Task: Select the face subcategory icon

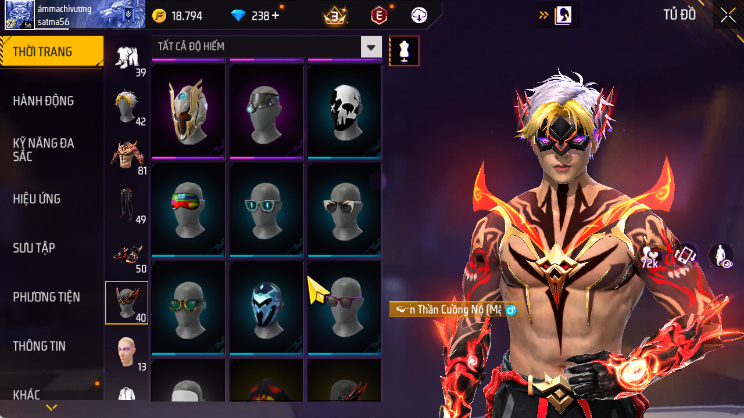Action: [126, 350]
